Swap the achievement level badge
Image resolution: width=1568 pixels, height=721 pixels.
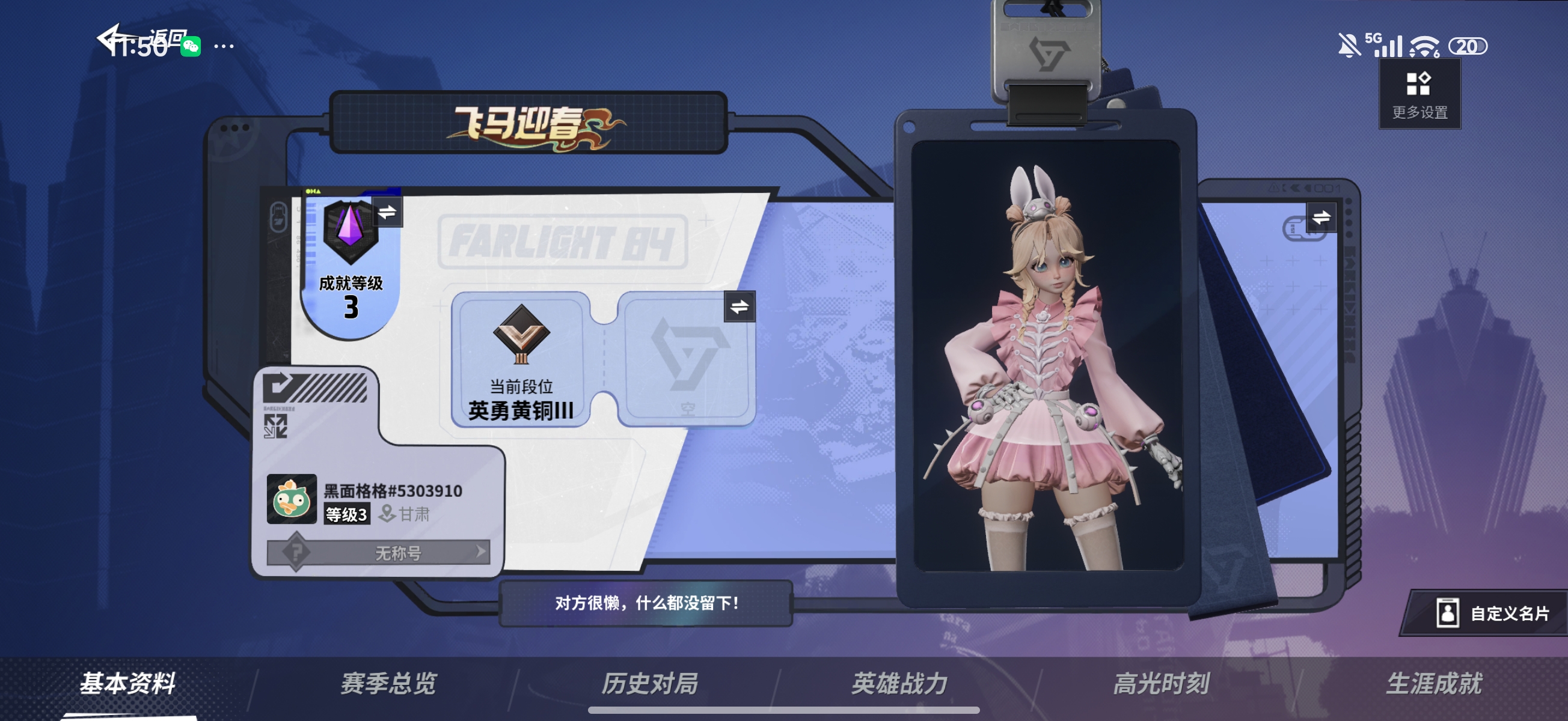click(x=387, y=212)
